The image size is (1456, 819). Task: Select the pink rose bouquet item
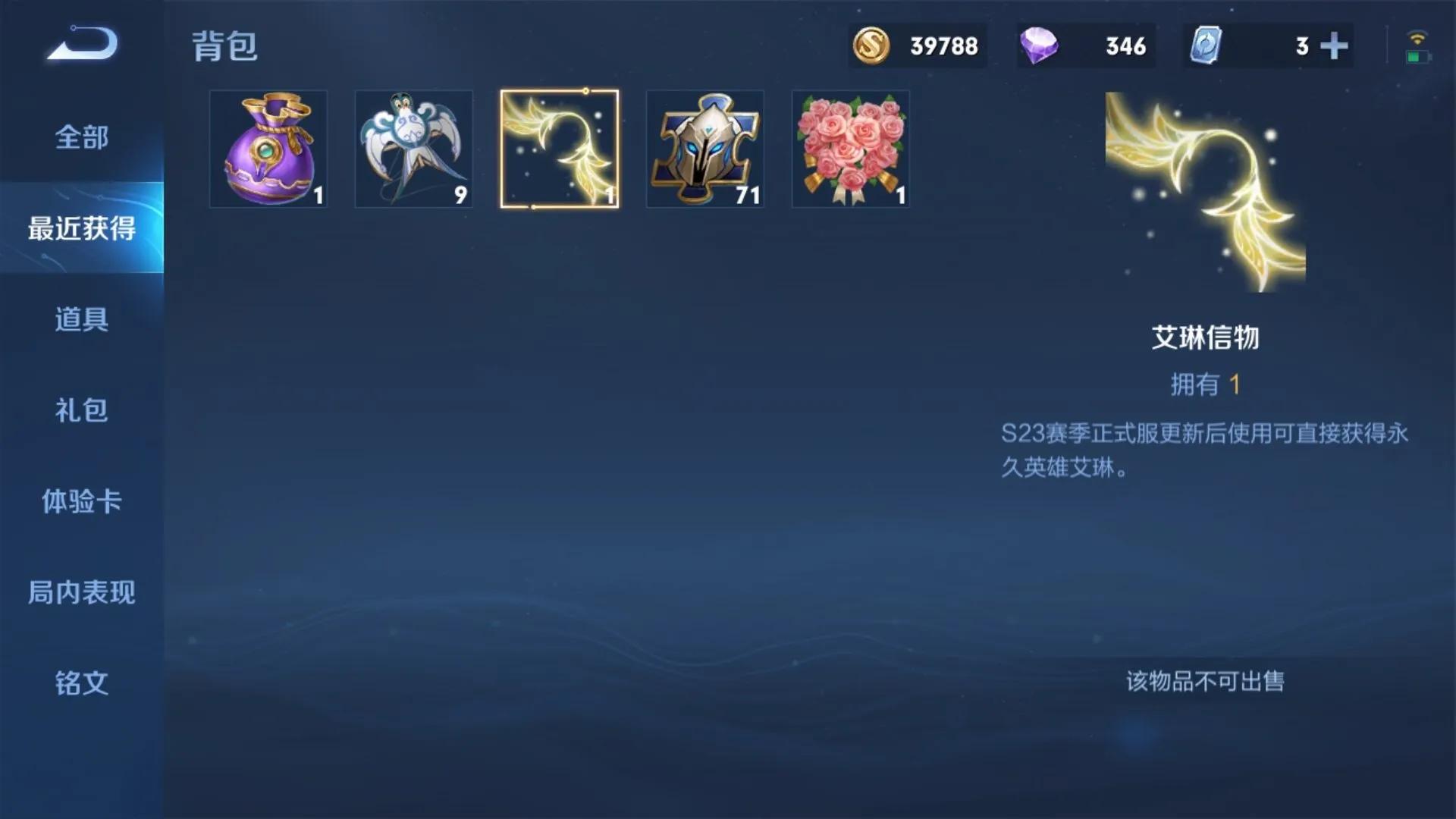850,149
